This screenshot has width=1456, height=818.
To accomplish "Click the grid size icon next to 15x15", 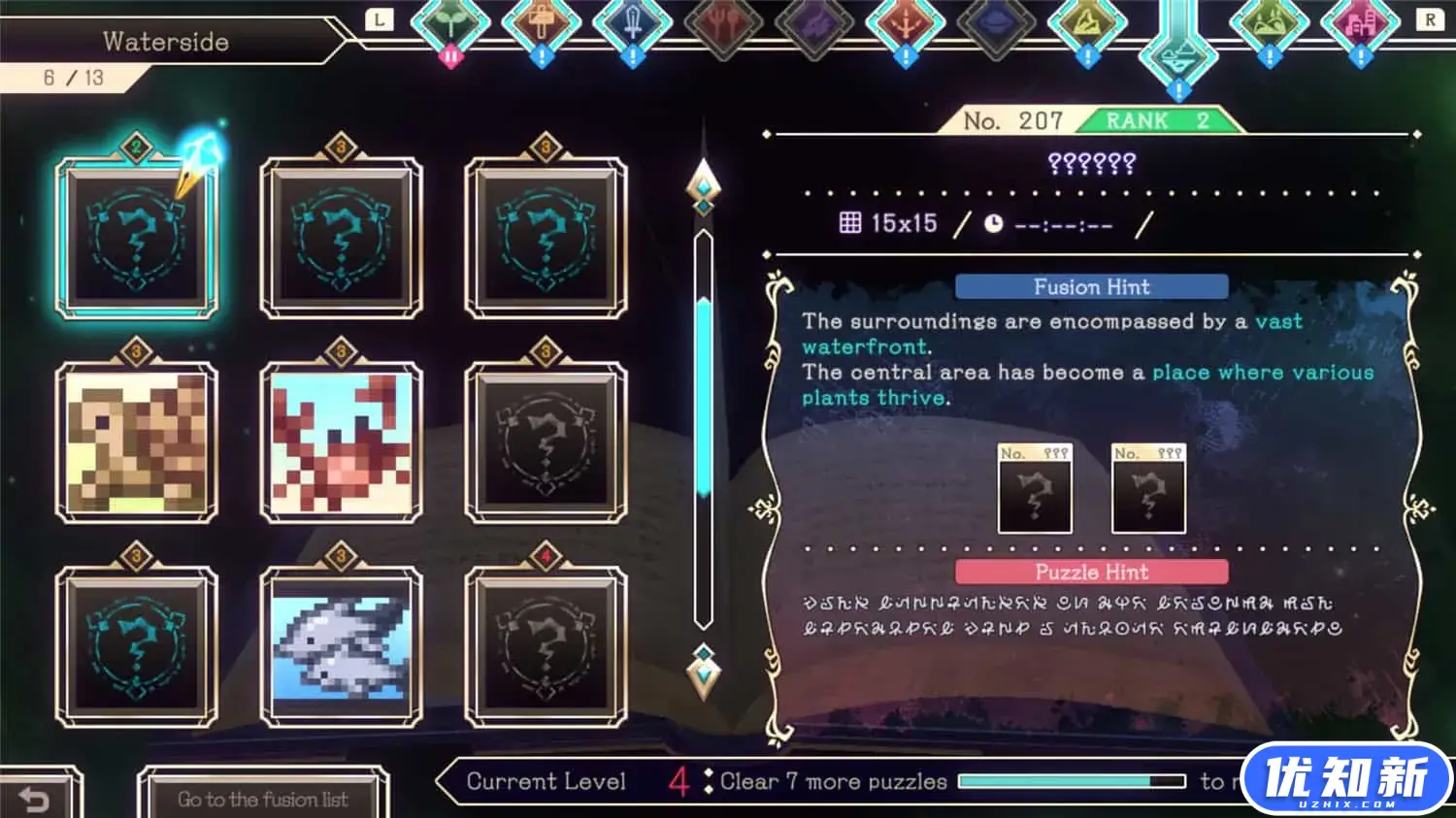I will 849,221.
